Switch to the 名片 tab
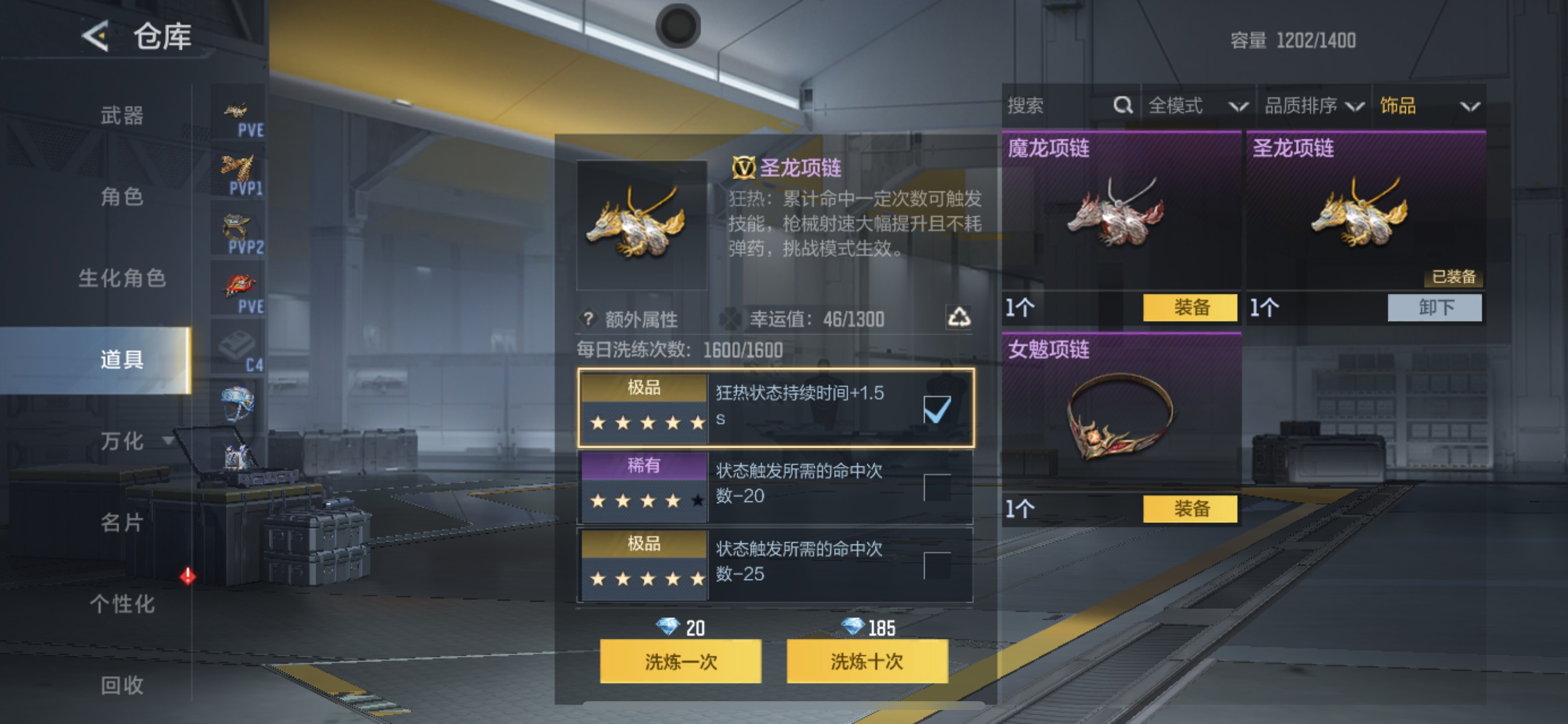Image resolution: width=1568 pixels, height=724 pixels. click(122, 523)
